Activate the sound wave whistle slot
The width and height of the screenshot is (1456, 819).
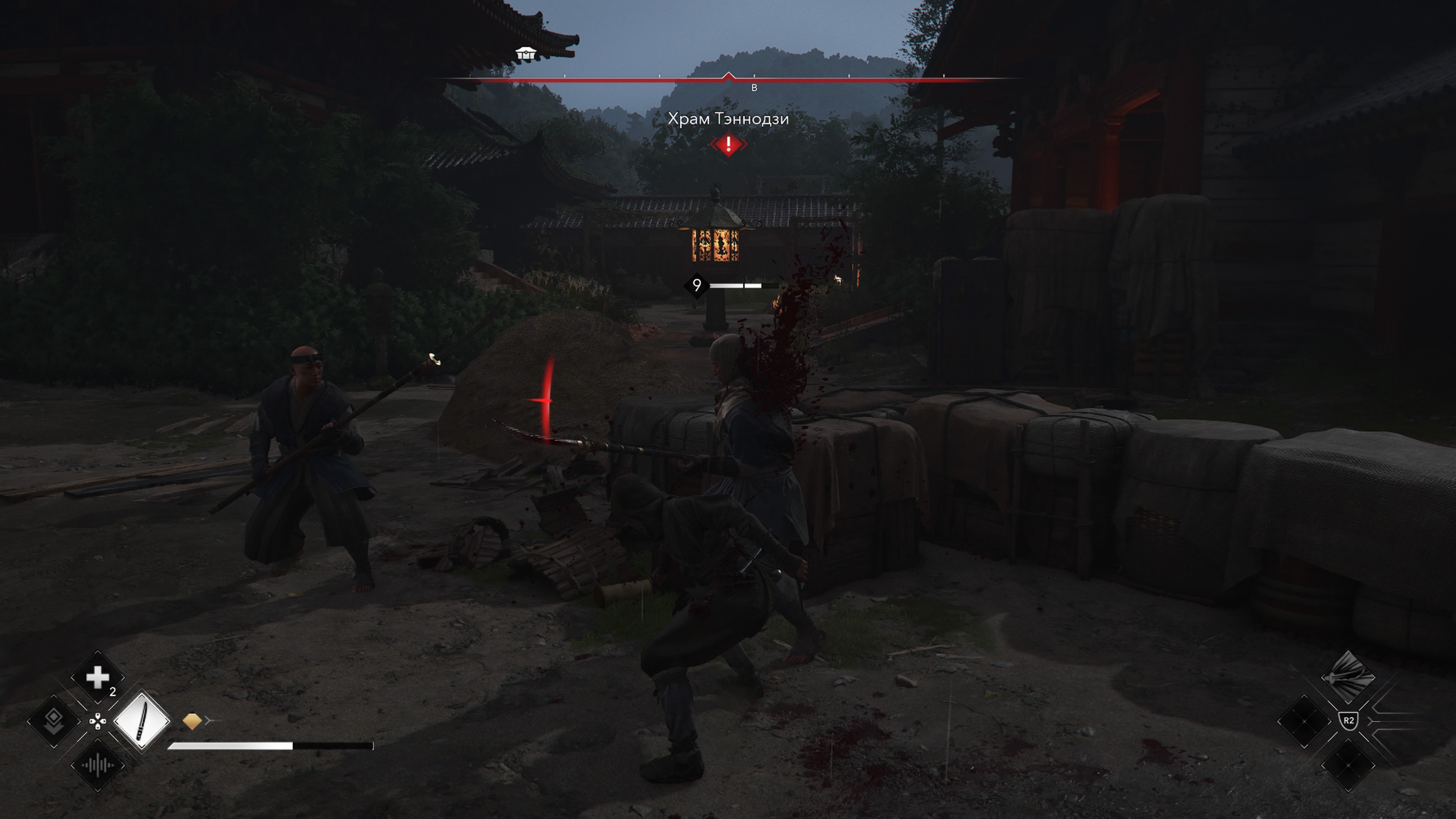(x=97, y=765)
